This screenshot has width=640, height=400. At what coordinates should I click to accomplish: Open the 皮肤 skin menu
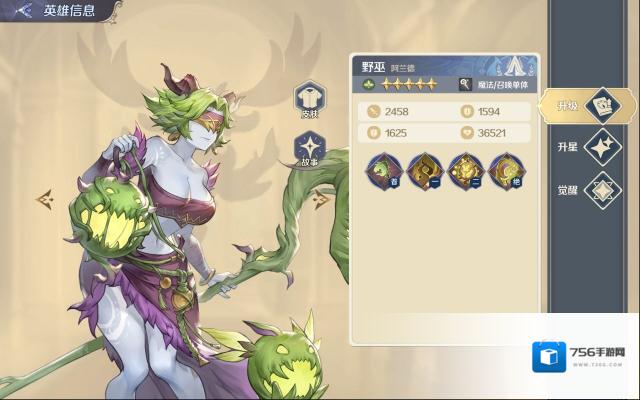pos(309,99)
